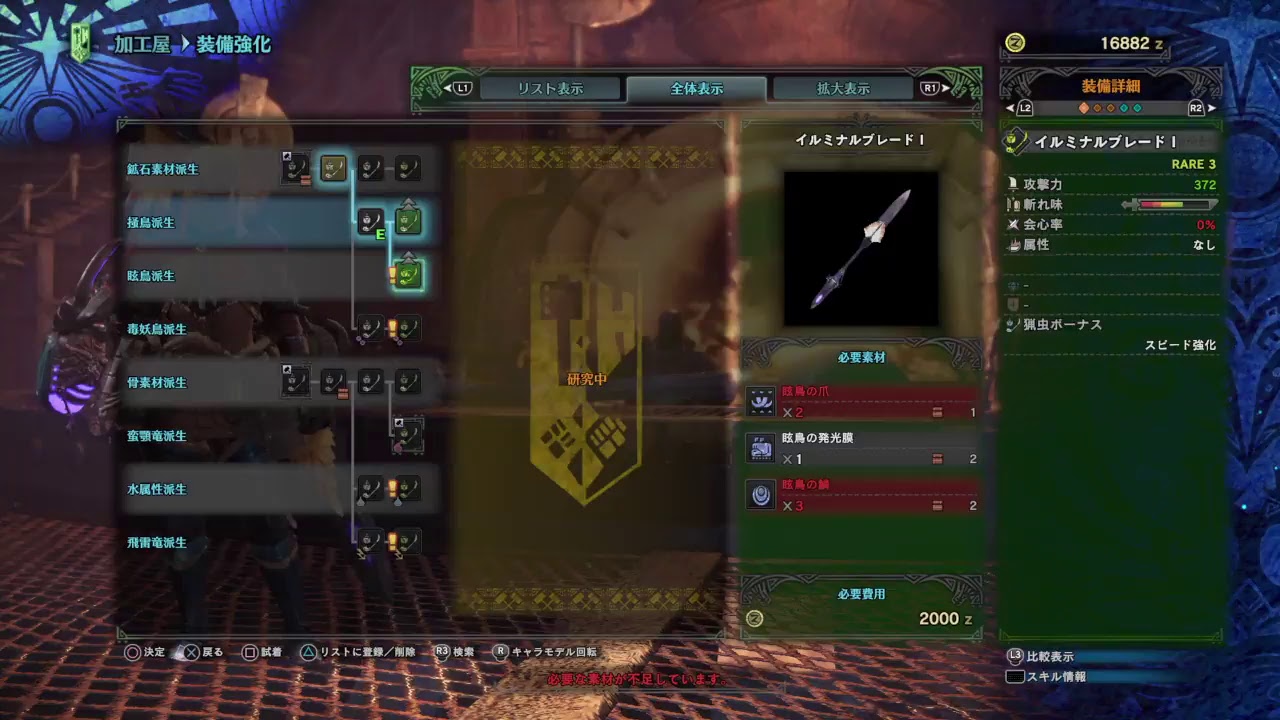Switch to the リスト表示 tab
The image size is (1280, 720).
point(548,88)
